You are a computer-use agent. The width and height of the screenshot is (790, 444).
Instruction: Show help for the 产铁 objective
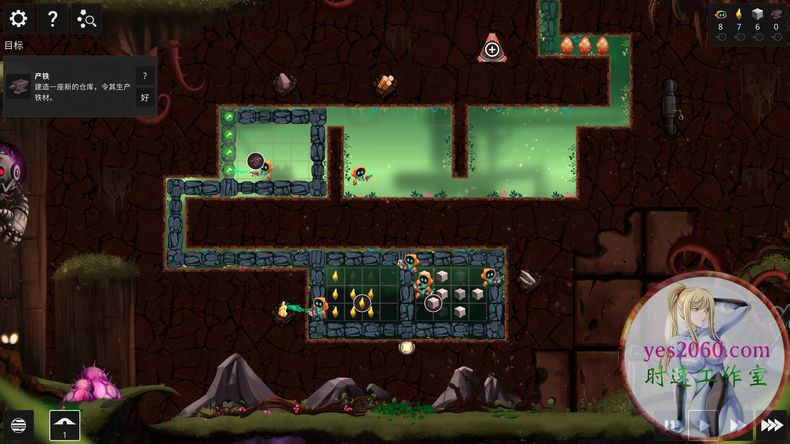(x=144, y=76)
